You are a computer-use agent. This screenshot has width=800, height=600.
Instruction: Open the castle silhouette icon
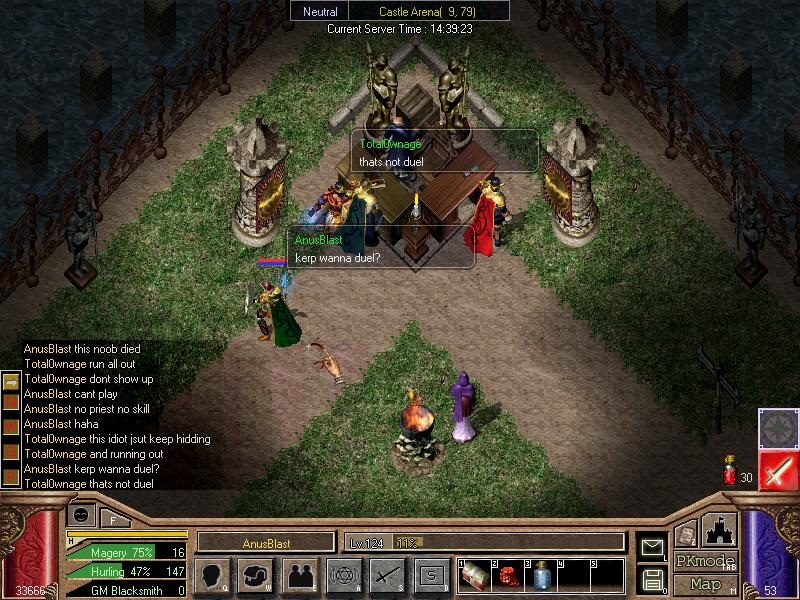[x=720, y=530]
